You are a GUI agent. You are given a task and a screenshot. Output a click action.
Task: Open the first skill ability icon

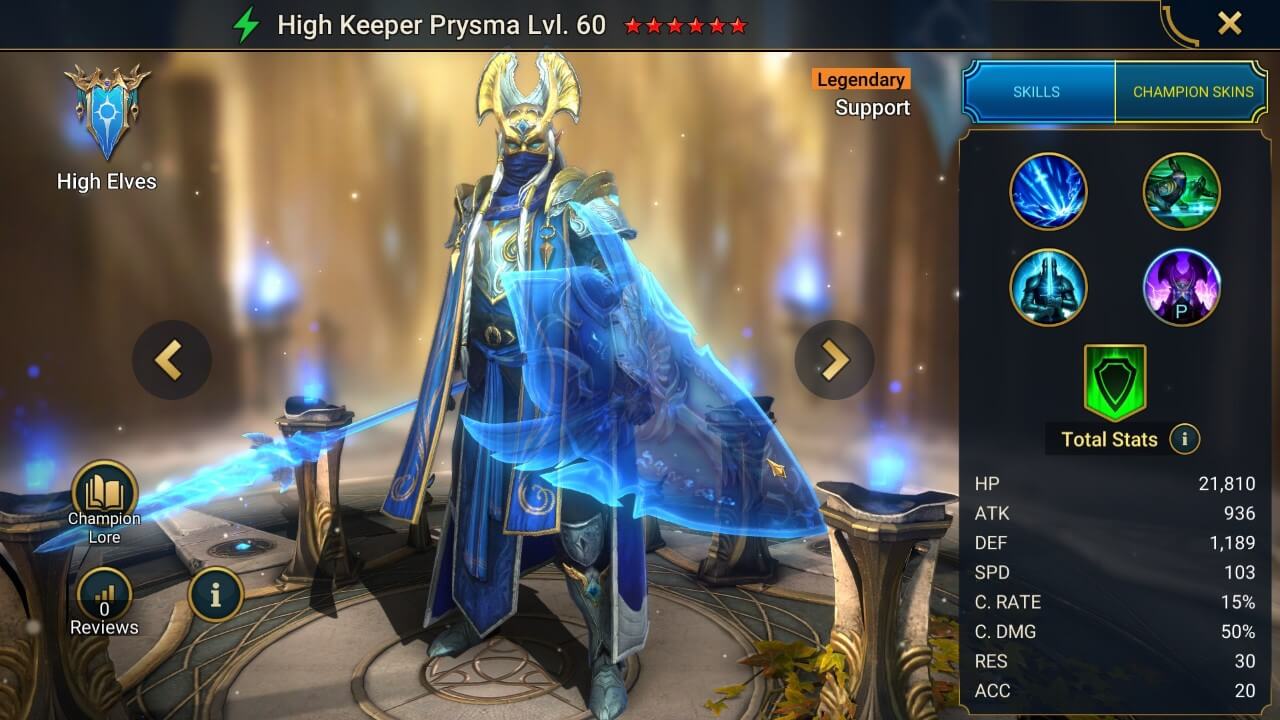click(x=1050, y=191)
